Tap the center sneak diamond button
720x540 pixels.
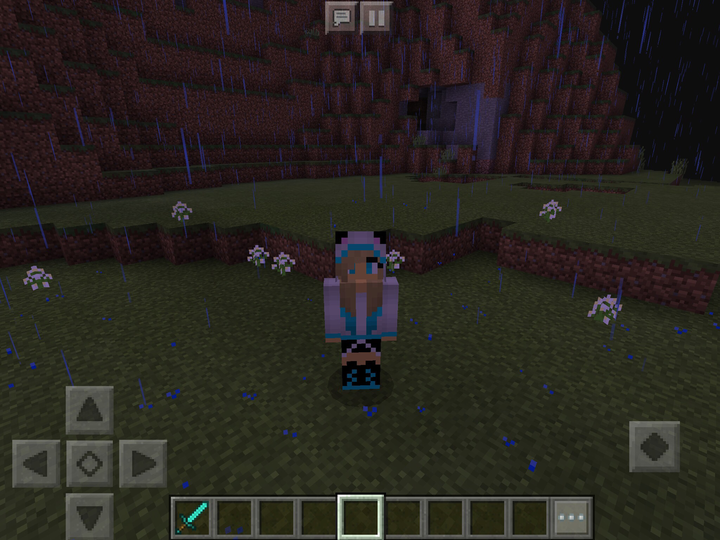click(x=89, y=464)
